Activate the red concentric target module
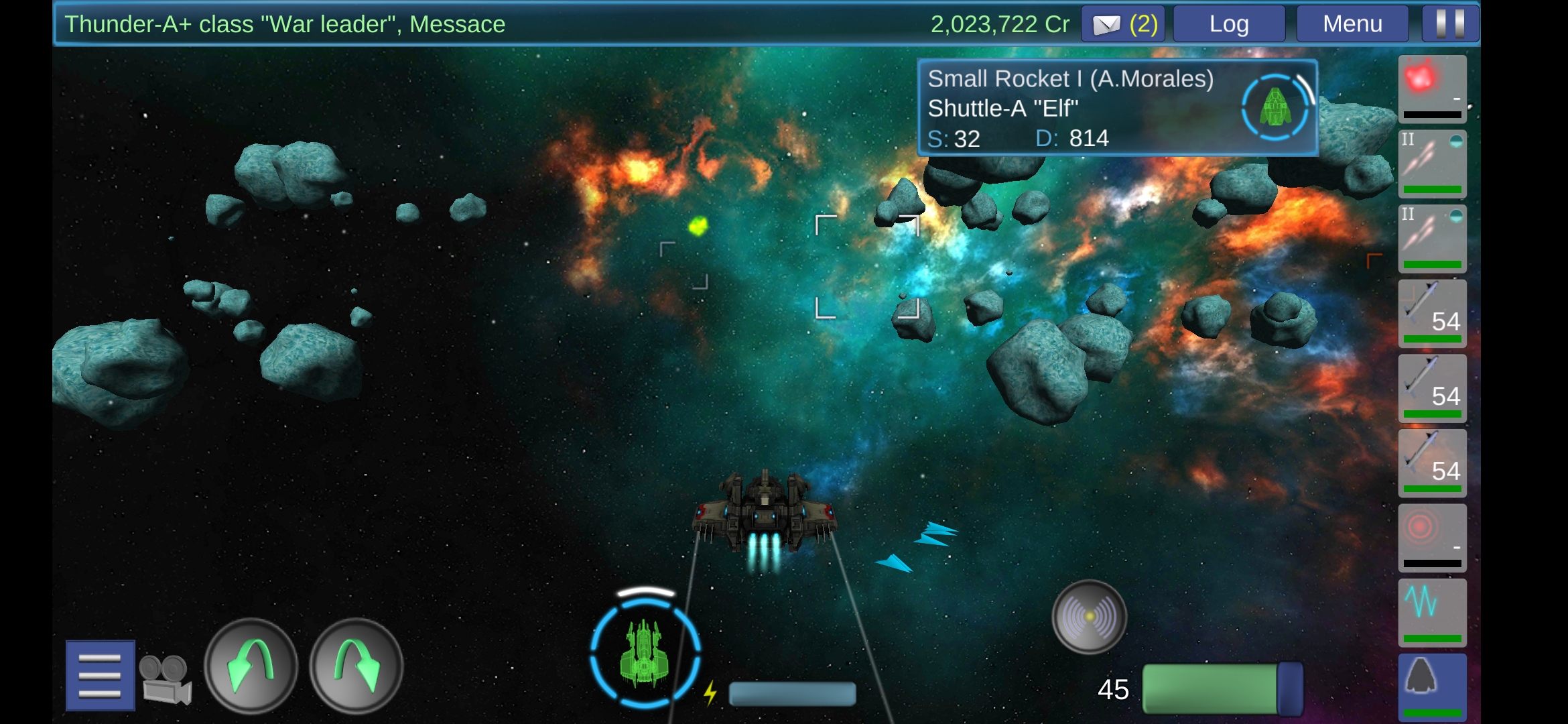This screenshot has height=724, width=1568. (x=1432, y=538)
